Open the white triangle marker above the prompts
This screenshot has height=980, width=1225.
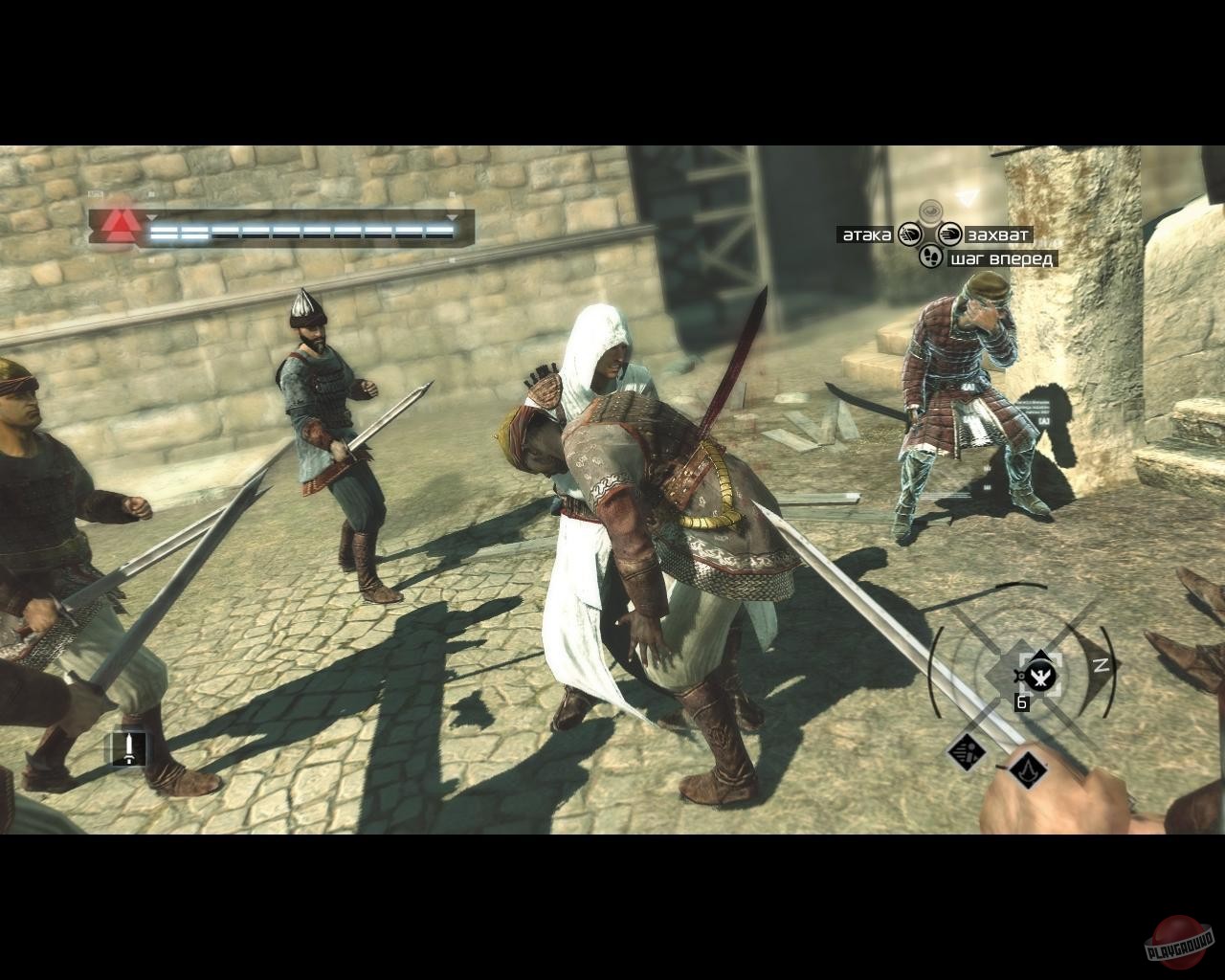click(969, 197)
